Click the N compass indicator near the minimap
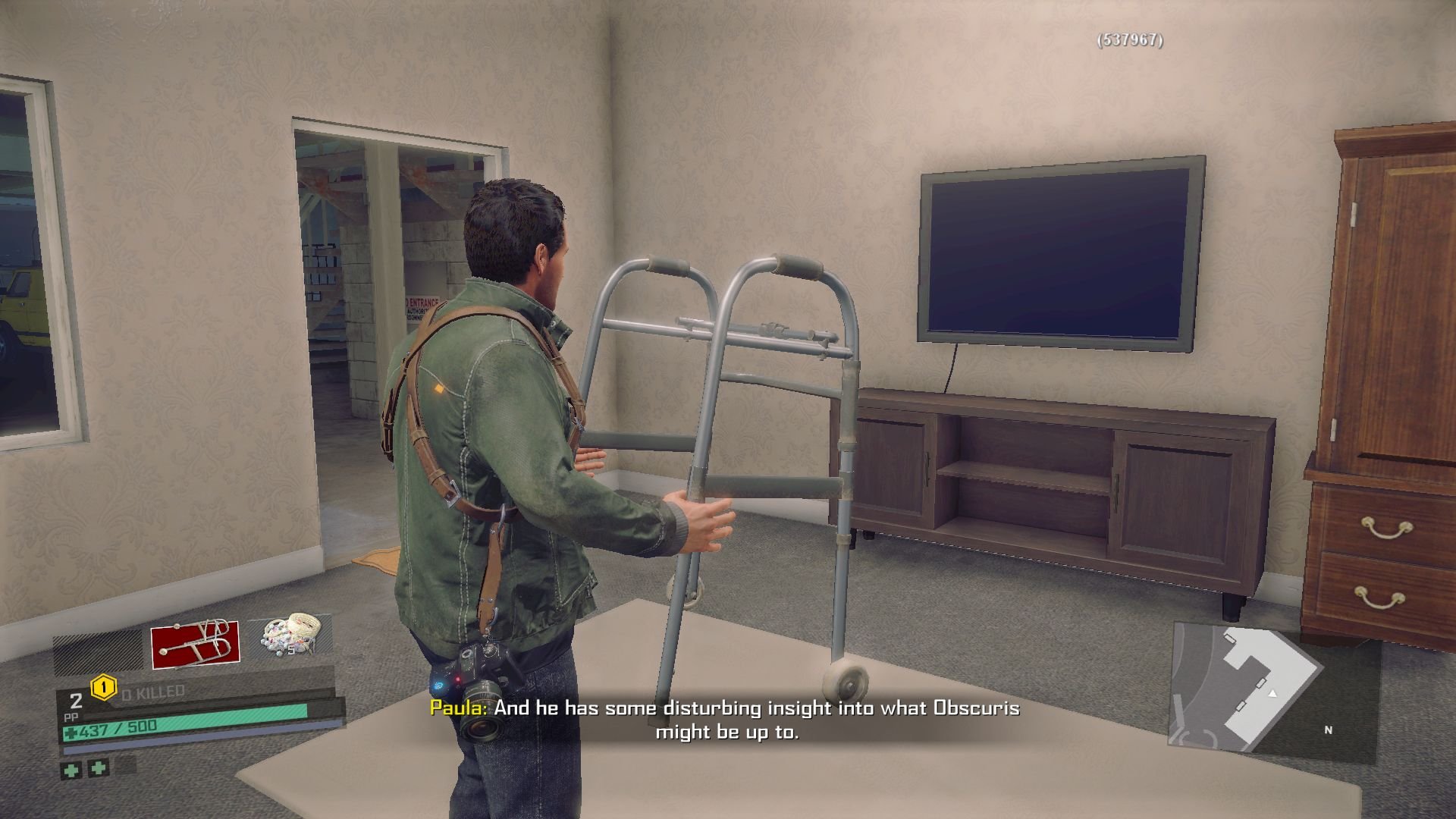The image size is (1456, 819). click(x=1329, y=730)
